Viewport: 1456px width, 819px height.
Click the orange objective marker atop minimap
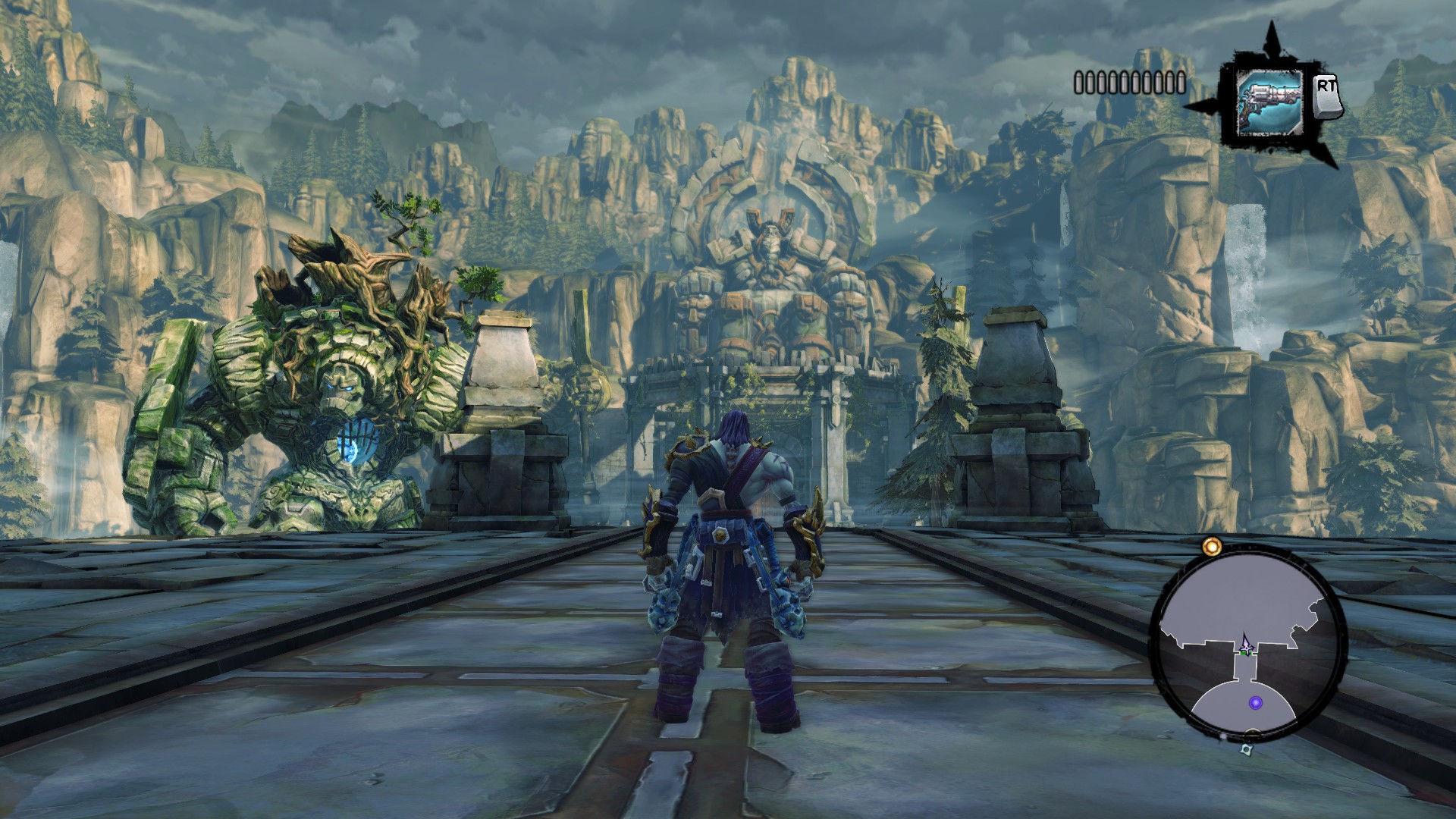coord(1212,545)
